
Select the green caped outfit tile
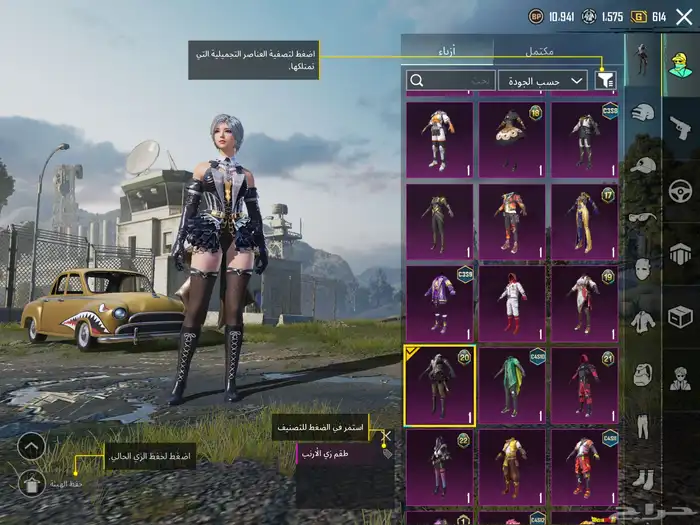pos(511,385)
